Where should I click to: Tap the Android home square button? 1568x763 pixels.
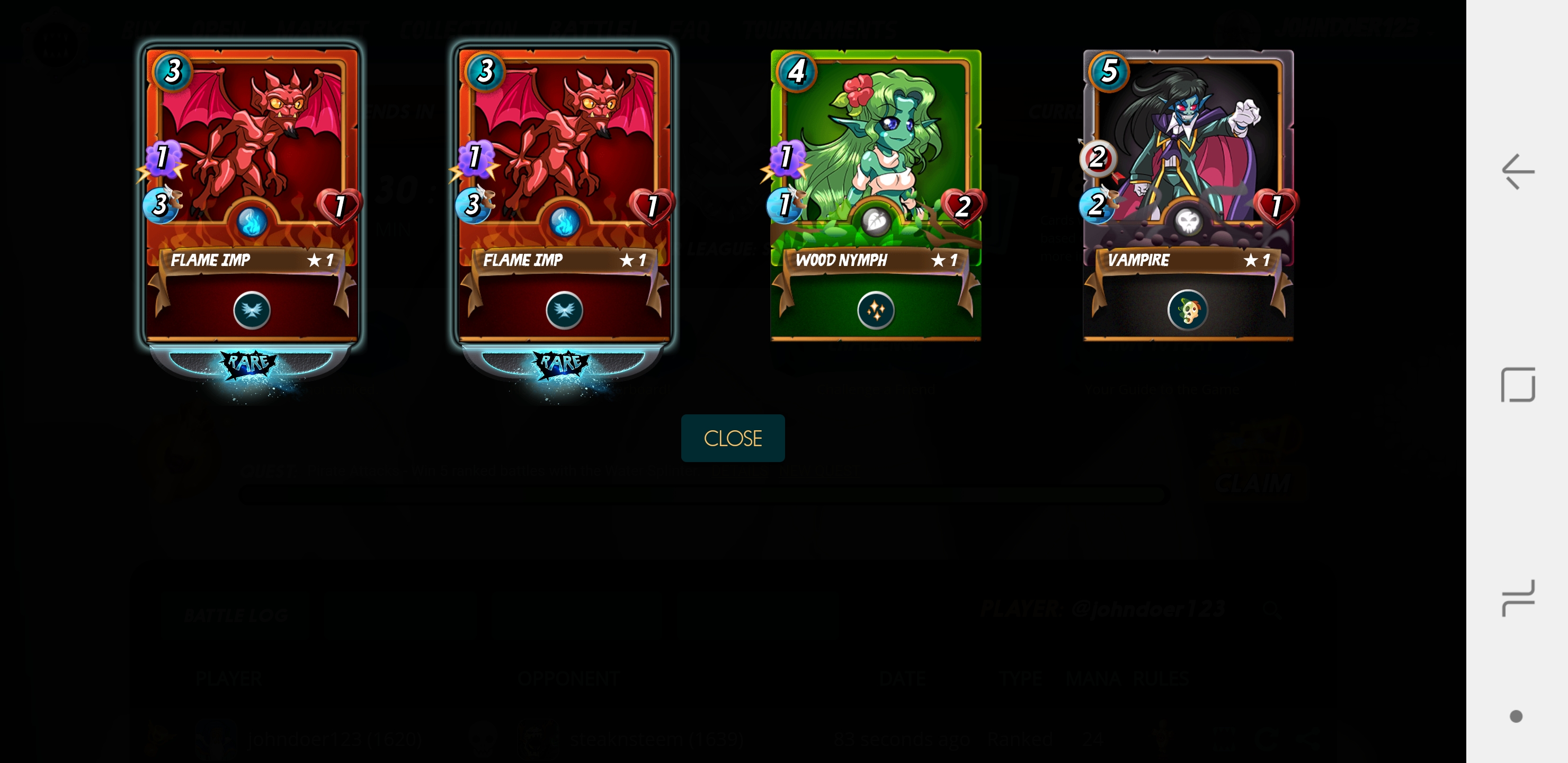pos(1518,384)
